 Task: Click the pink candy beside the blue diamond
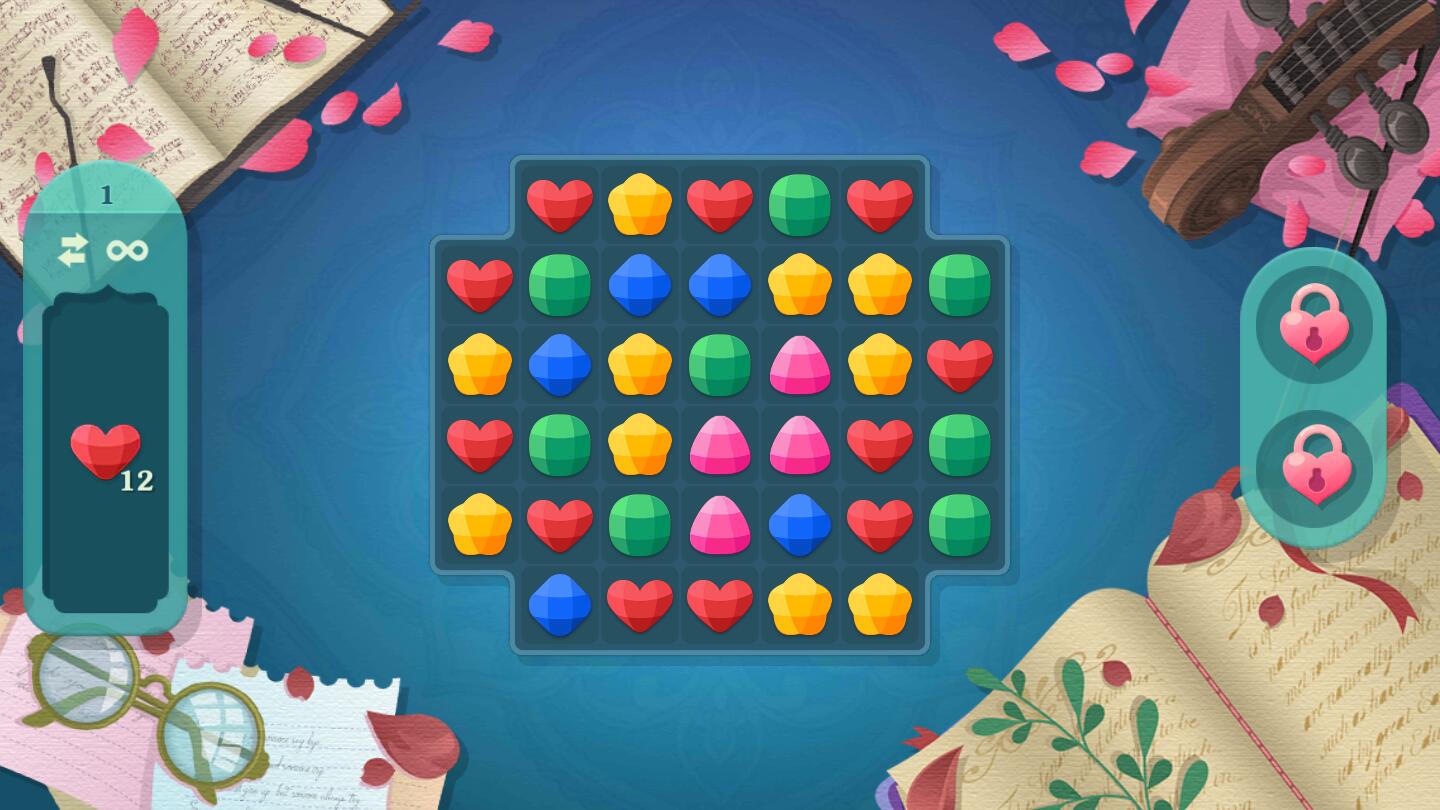coord(719,524)
